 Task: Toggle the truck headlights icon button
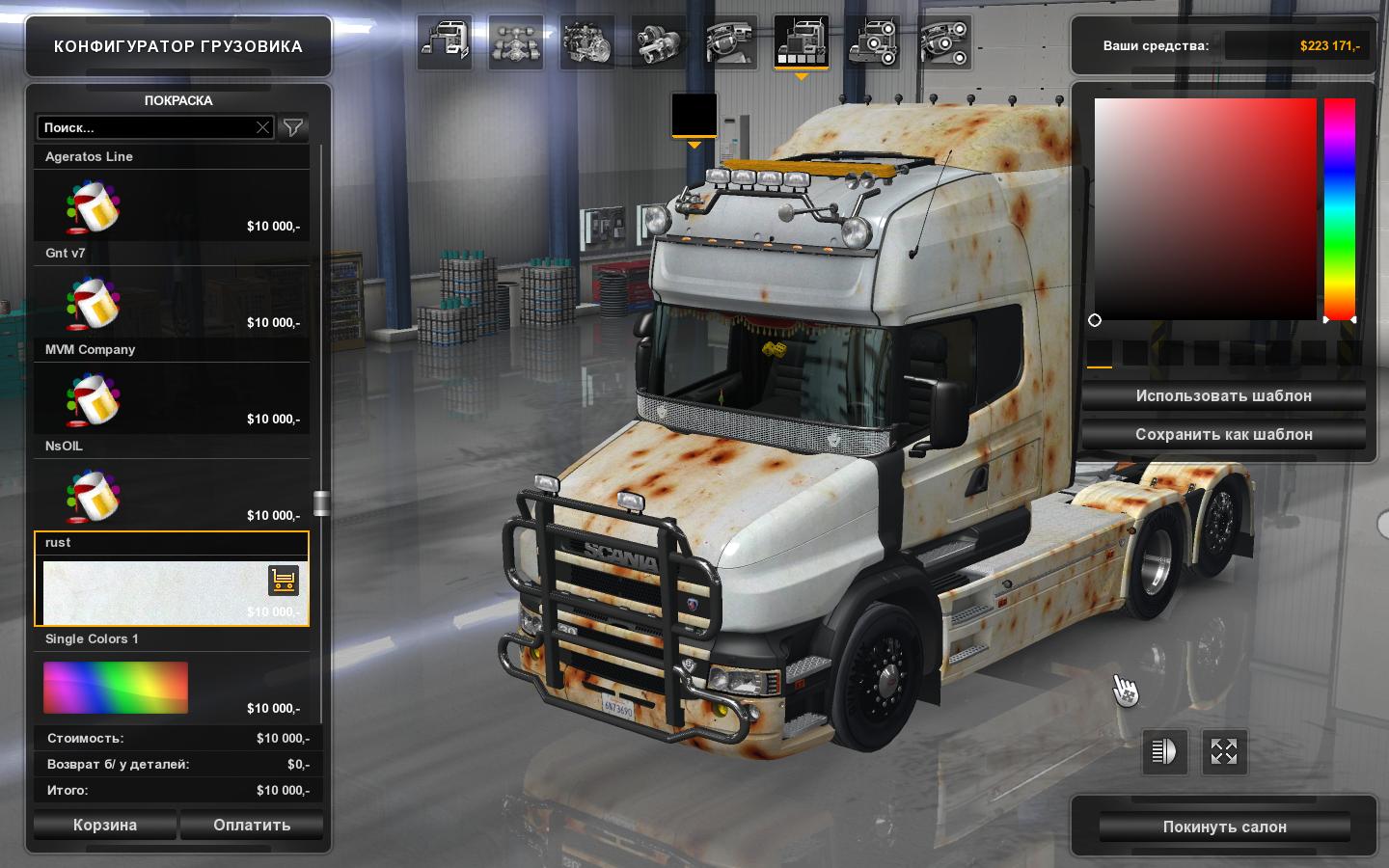pos(1164,751)
